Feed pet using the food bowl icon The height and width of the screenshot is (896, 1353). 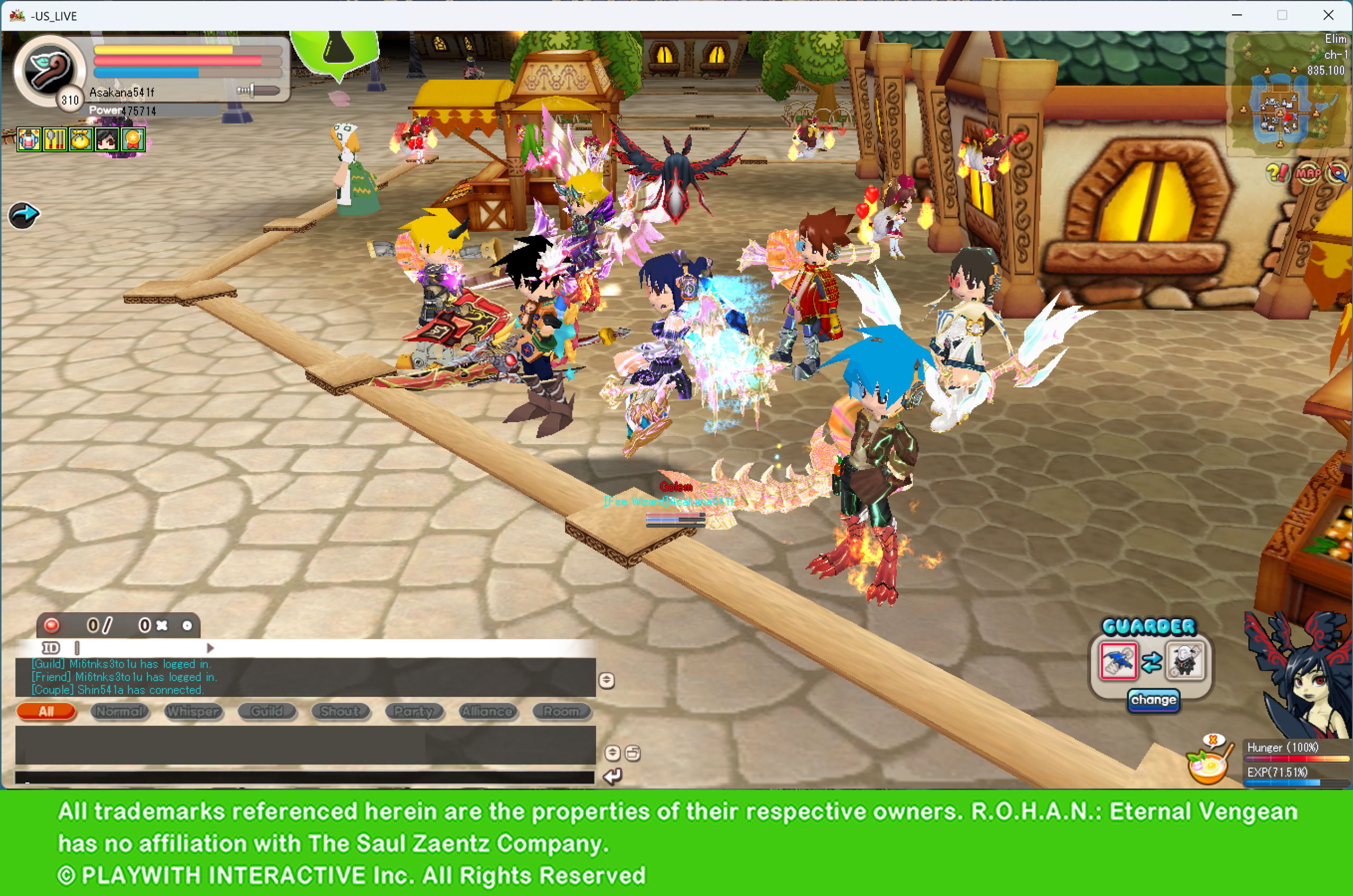pos(1207,766)
